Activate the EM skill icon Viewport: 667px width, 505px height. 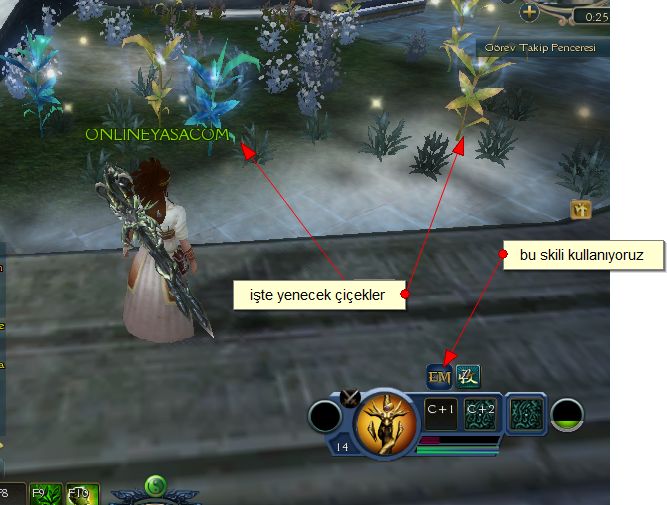point(439,377)
